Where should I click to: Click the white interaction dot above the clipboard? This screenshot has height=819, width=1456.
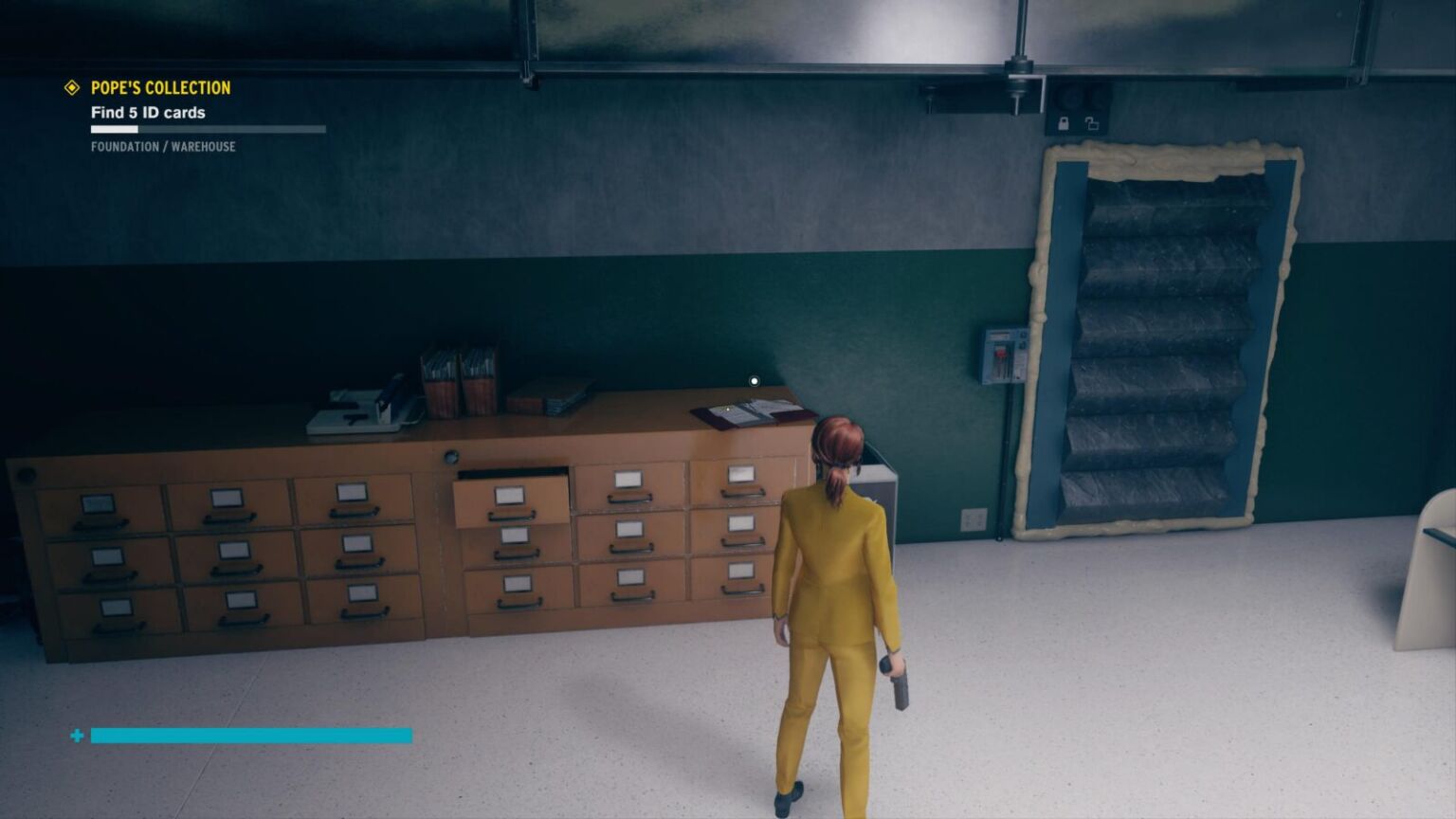[x=754, y=381]
